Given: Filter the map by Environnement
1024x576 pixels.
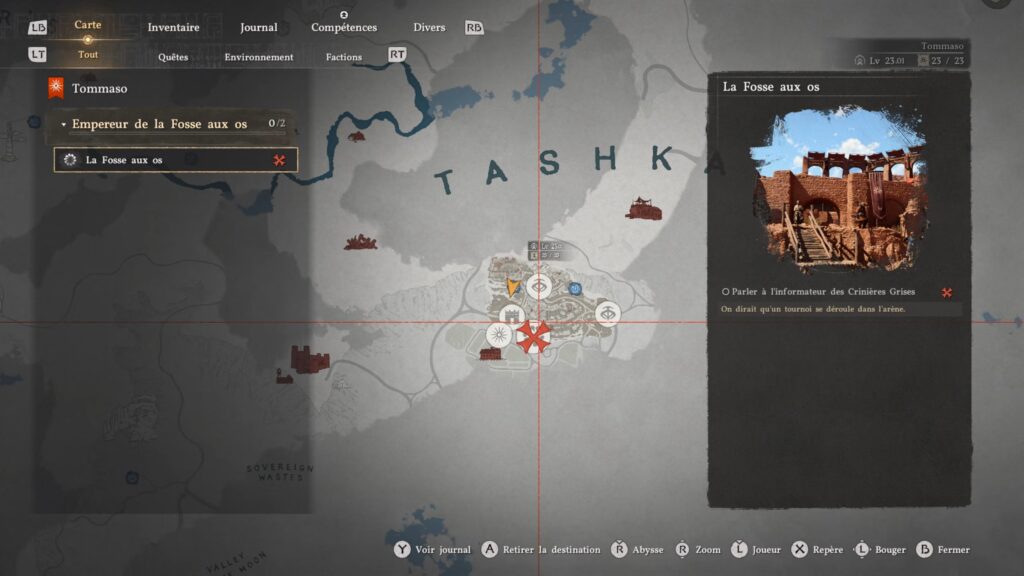Looking at the screenshot, I should tap(259, 57).
